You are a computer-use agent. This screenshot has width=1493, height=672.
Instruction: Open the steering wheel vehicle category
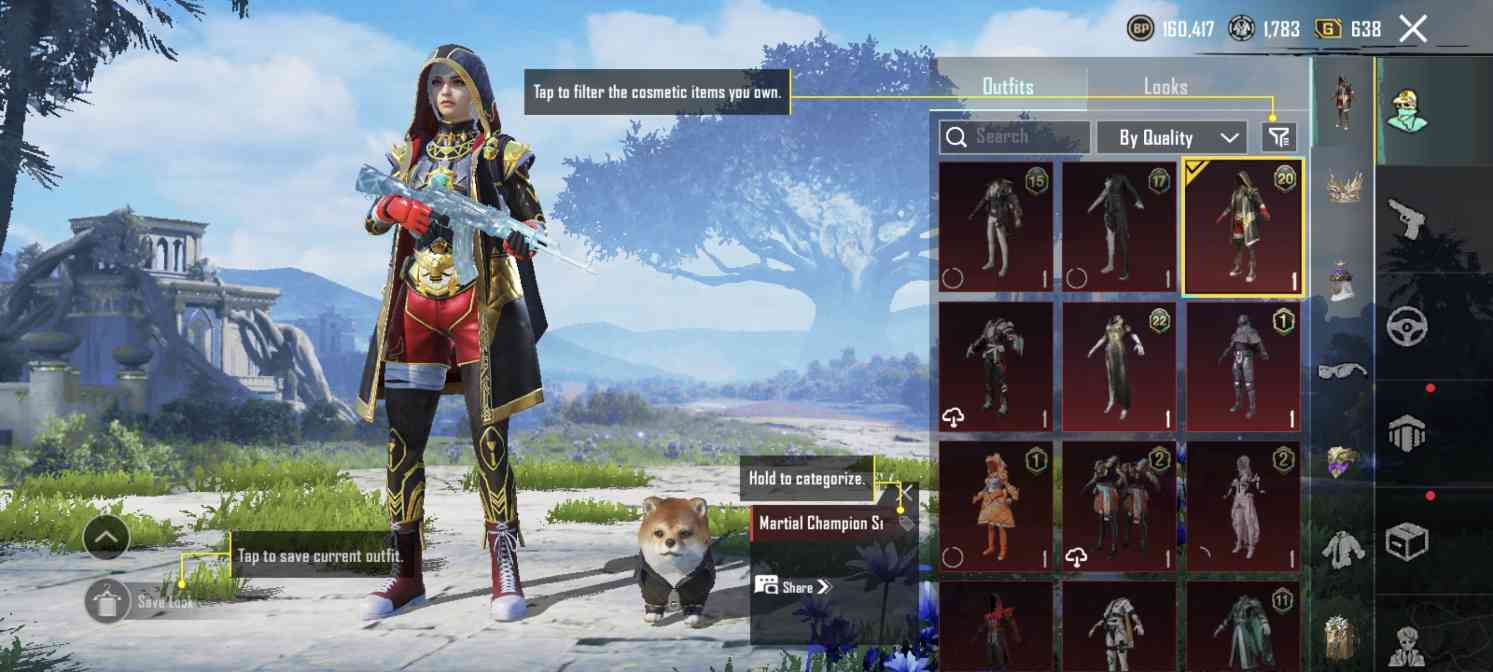1406,326
